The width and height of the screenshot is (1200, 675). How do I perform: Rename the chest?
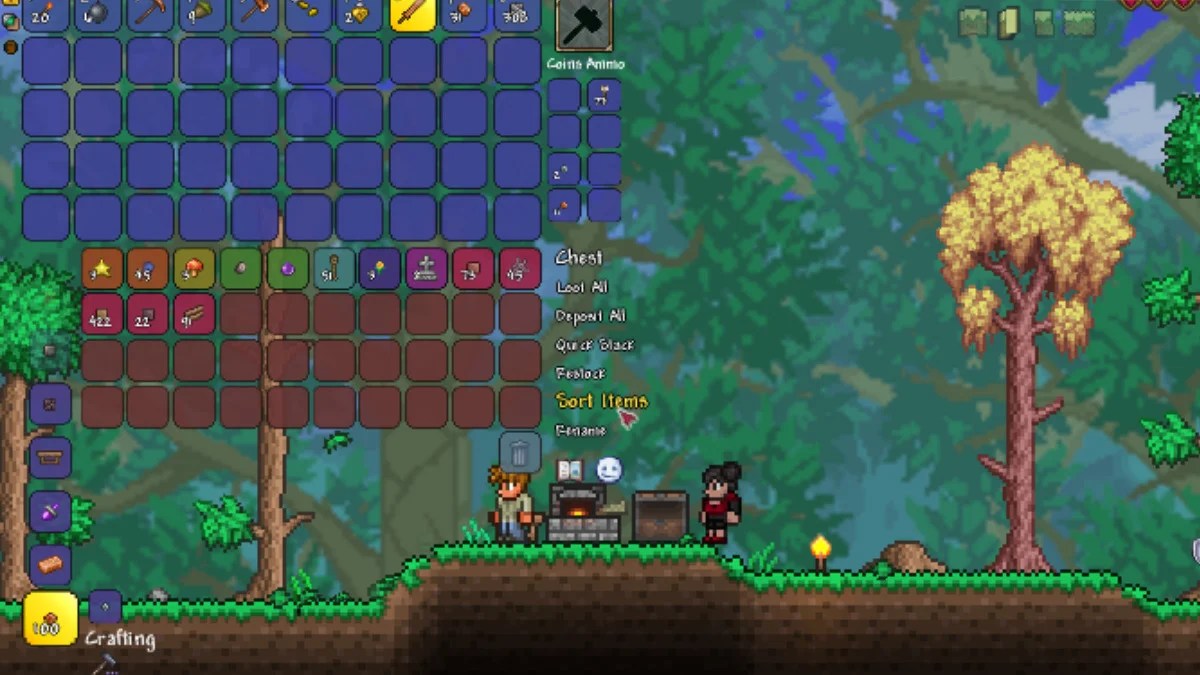(580, 430)
